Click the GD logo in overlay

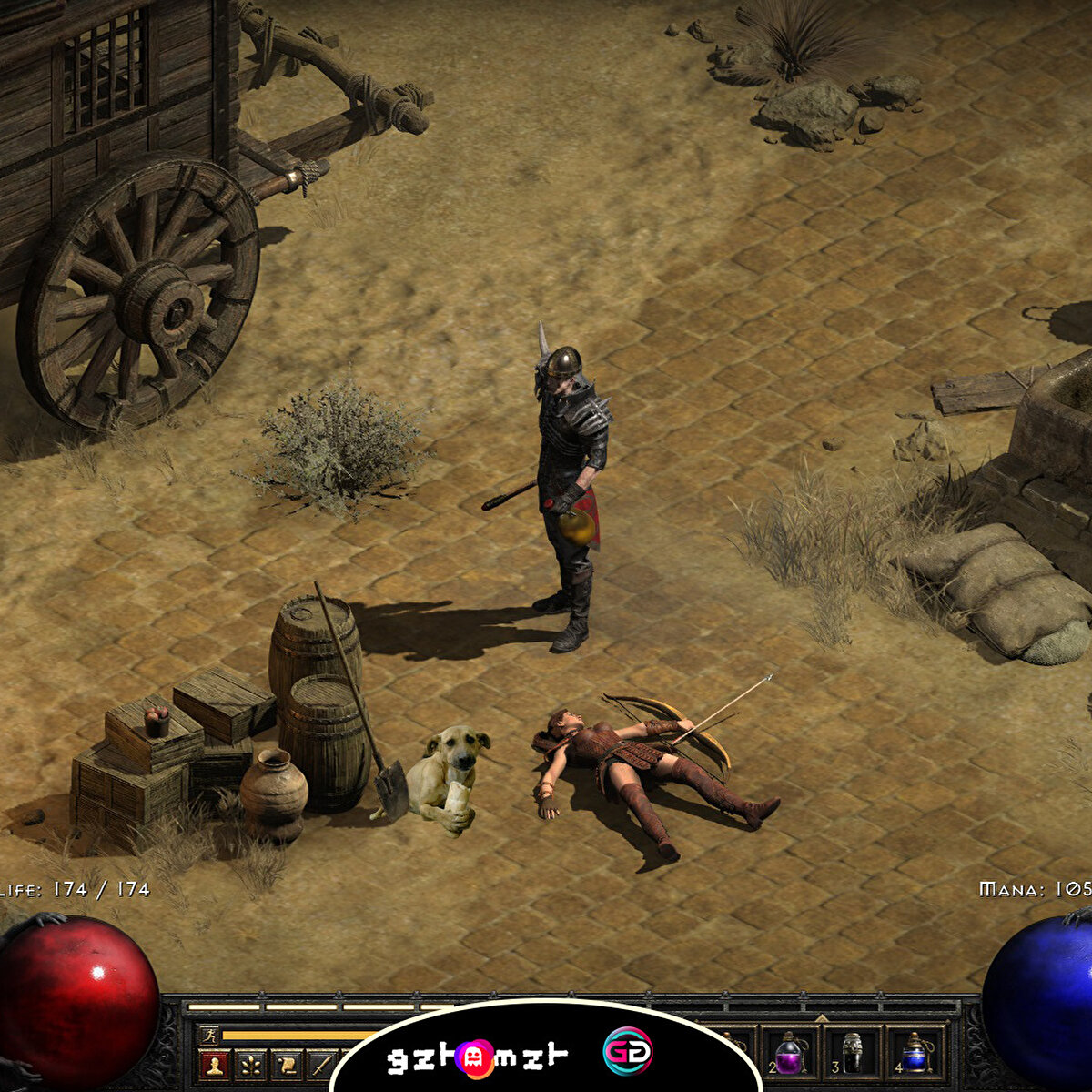pyautogui.click(x=627, y=1051)
